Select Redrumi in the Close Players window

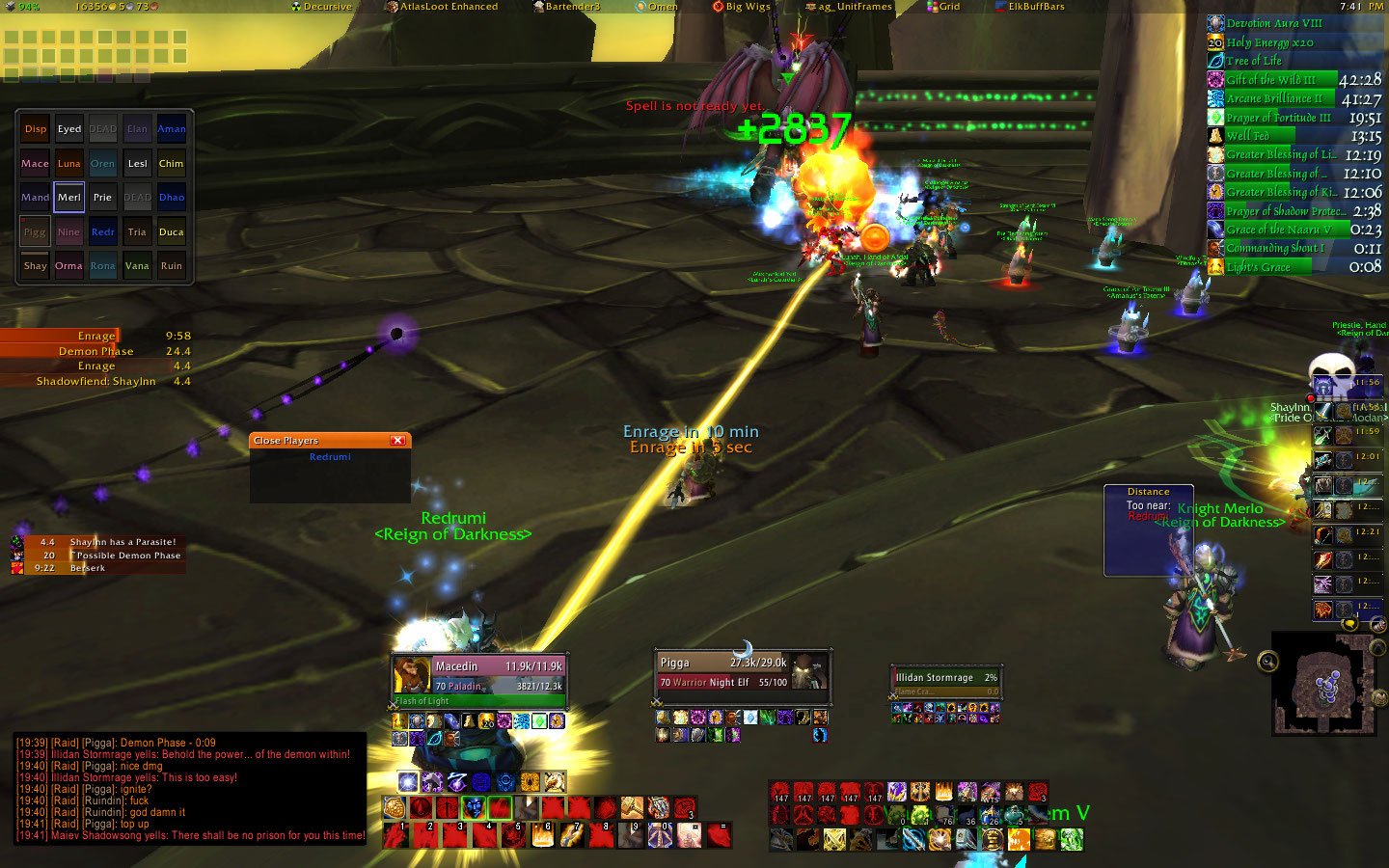(329, 455)
